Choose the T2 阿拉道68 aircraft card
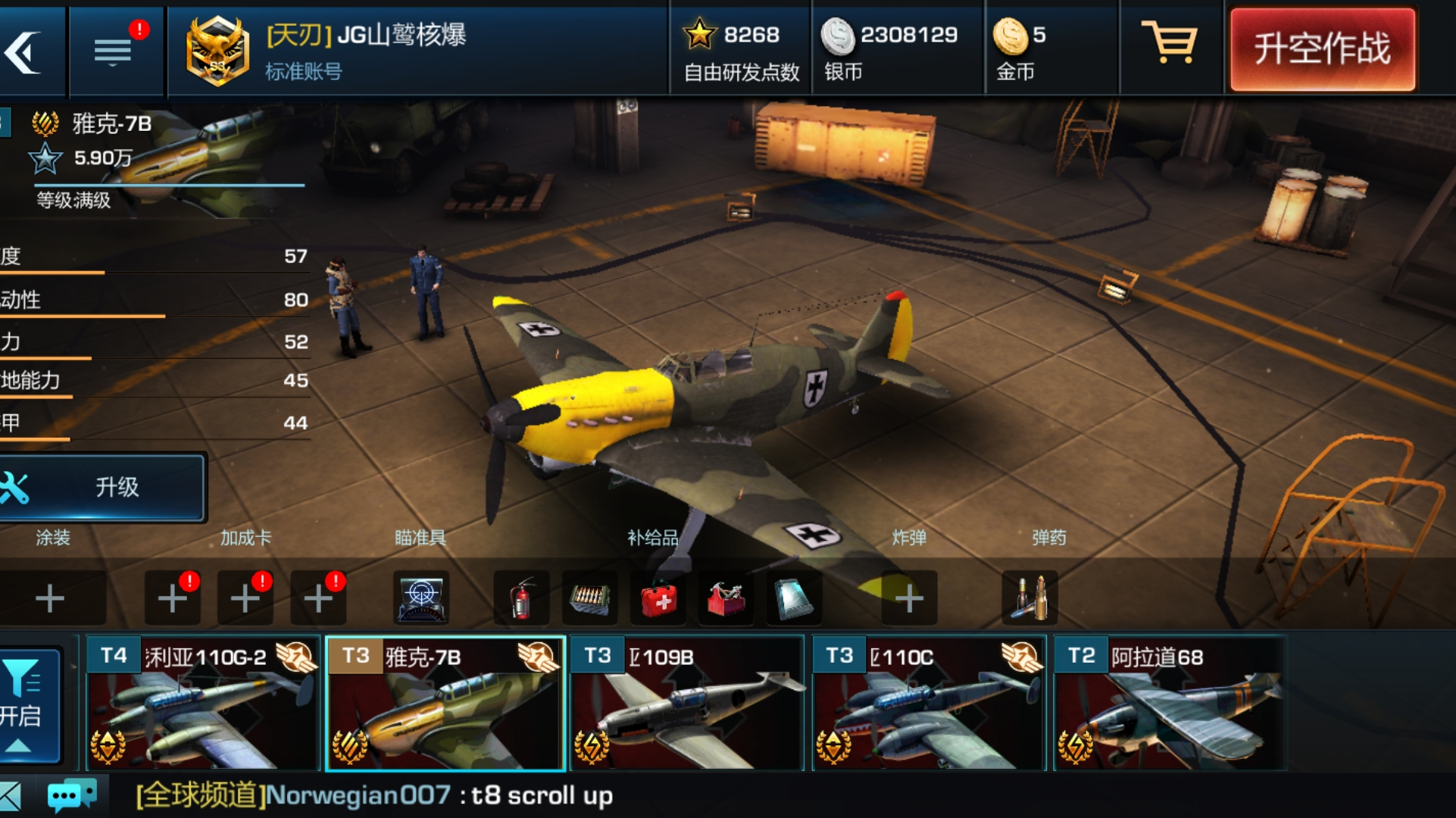This screenshot has height=818, width=1456. 1170,703
